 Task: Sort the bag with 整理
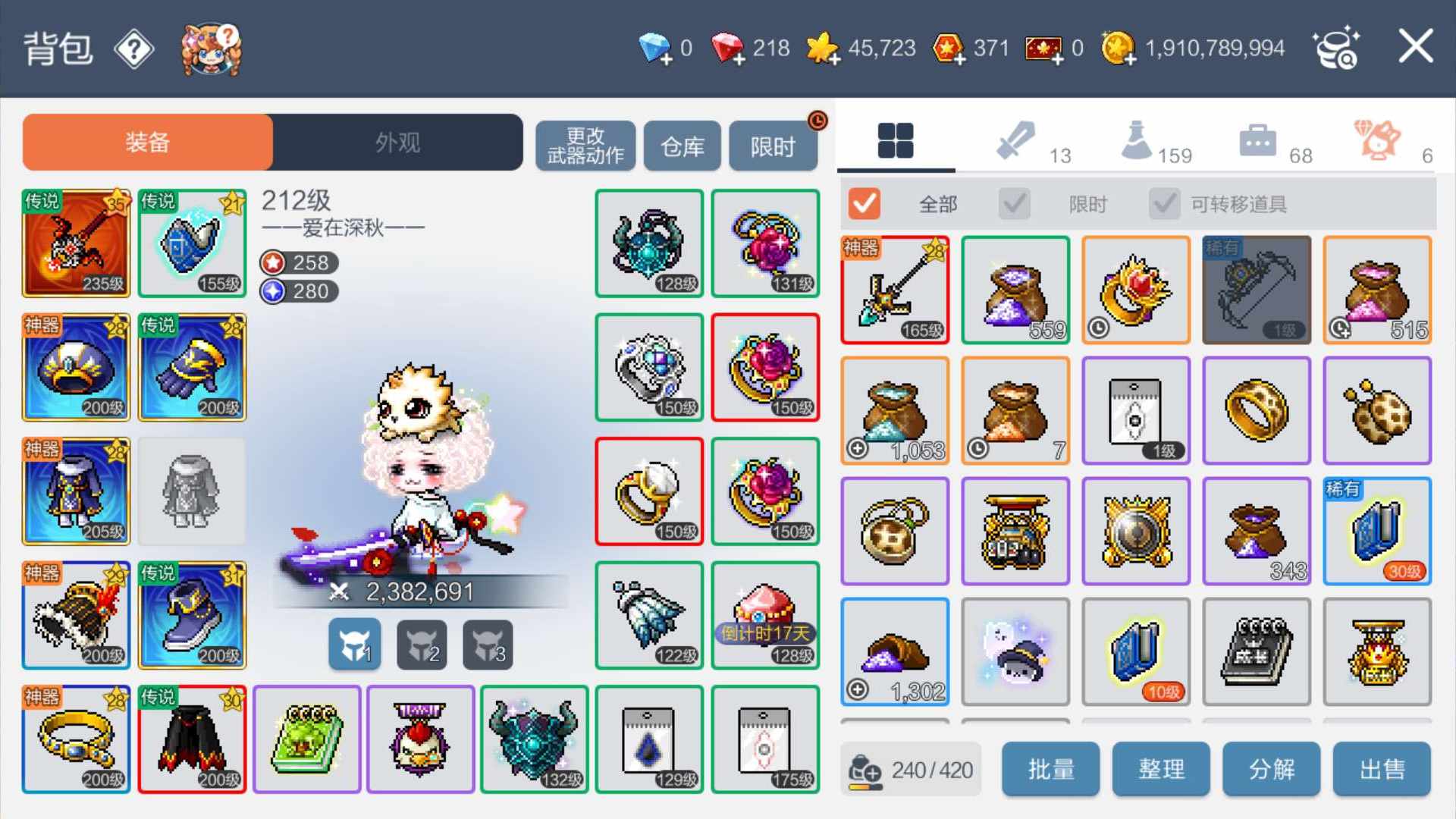point(1161,769)
